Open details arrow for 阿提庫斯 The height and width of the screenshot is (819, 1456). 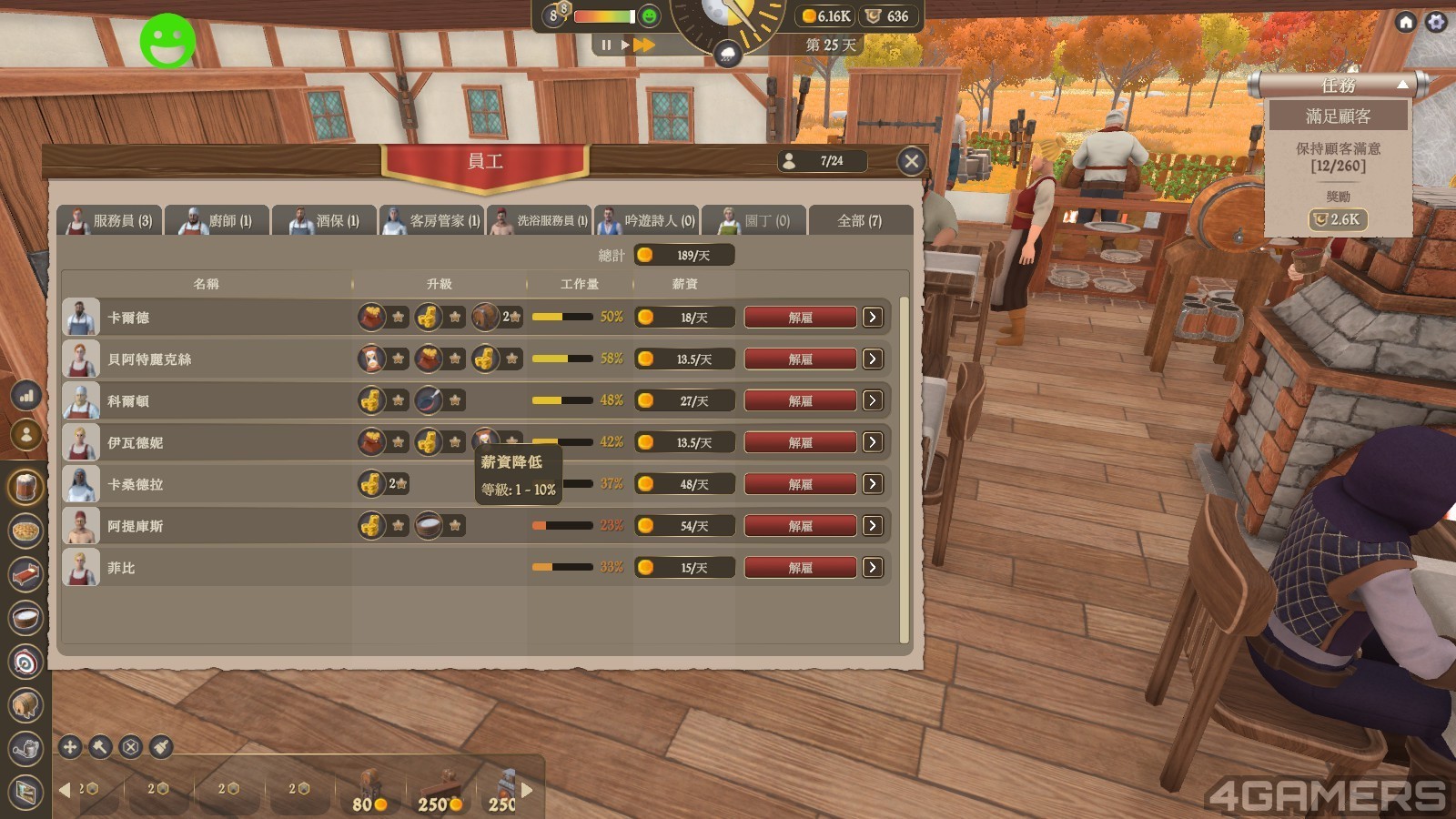872,526
